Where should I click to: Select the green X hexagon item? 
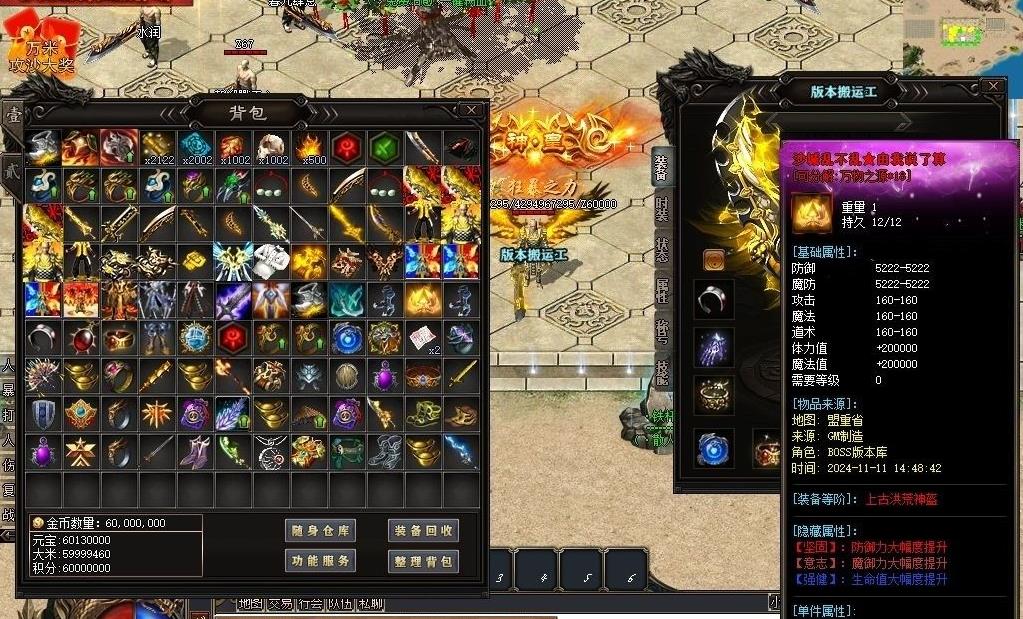tap(385, 147)
